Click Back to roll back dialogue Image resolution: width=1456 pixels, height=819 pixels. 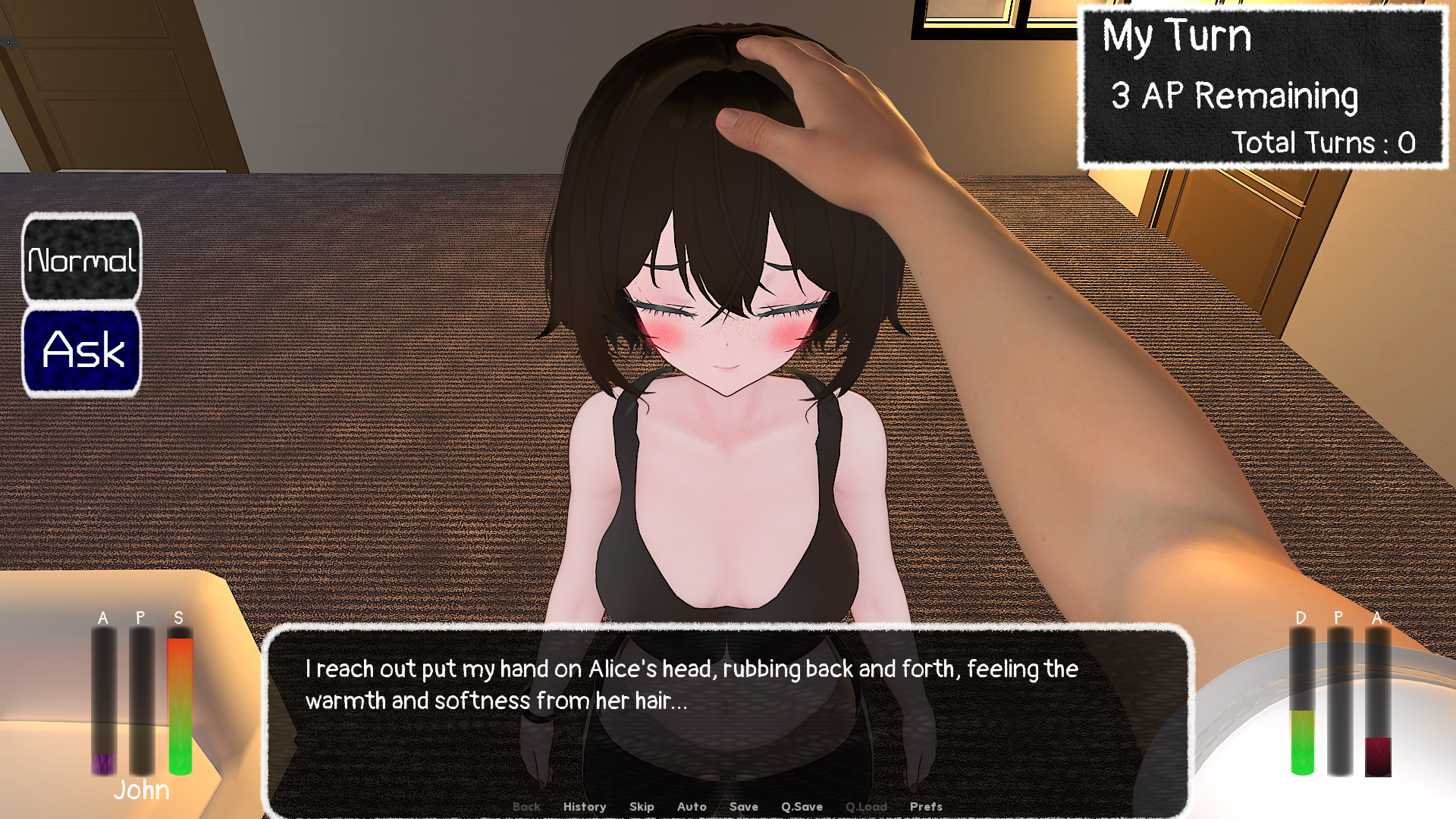coord(526,807)
